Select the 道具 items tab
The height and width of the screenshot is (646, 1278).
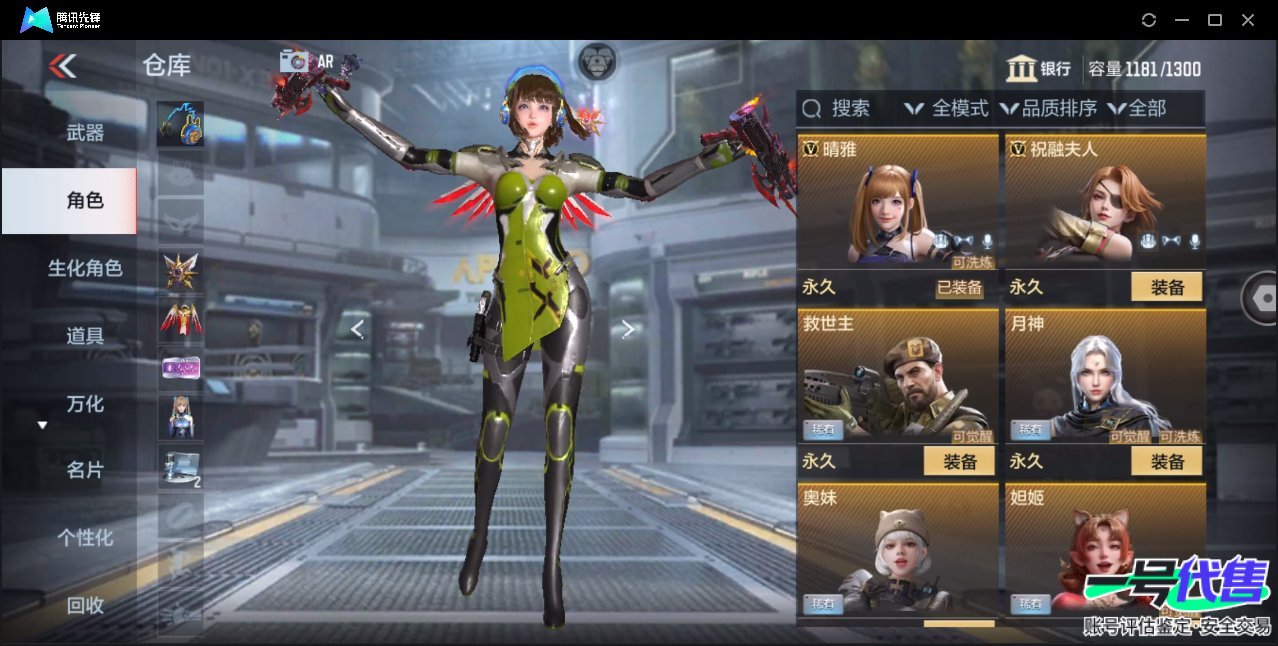tap(85, 336)
